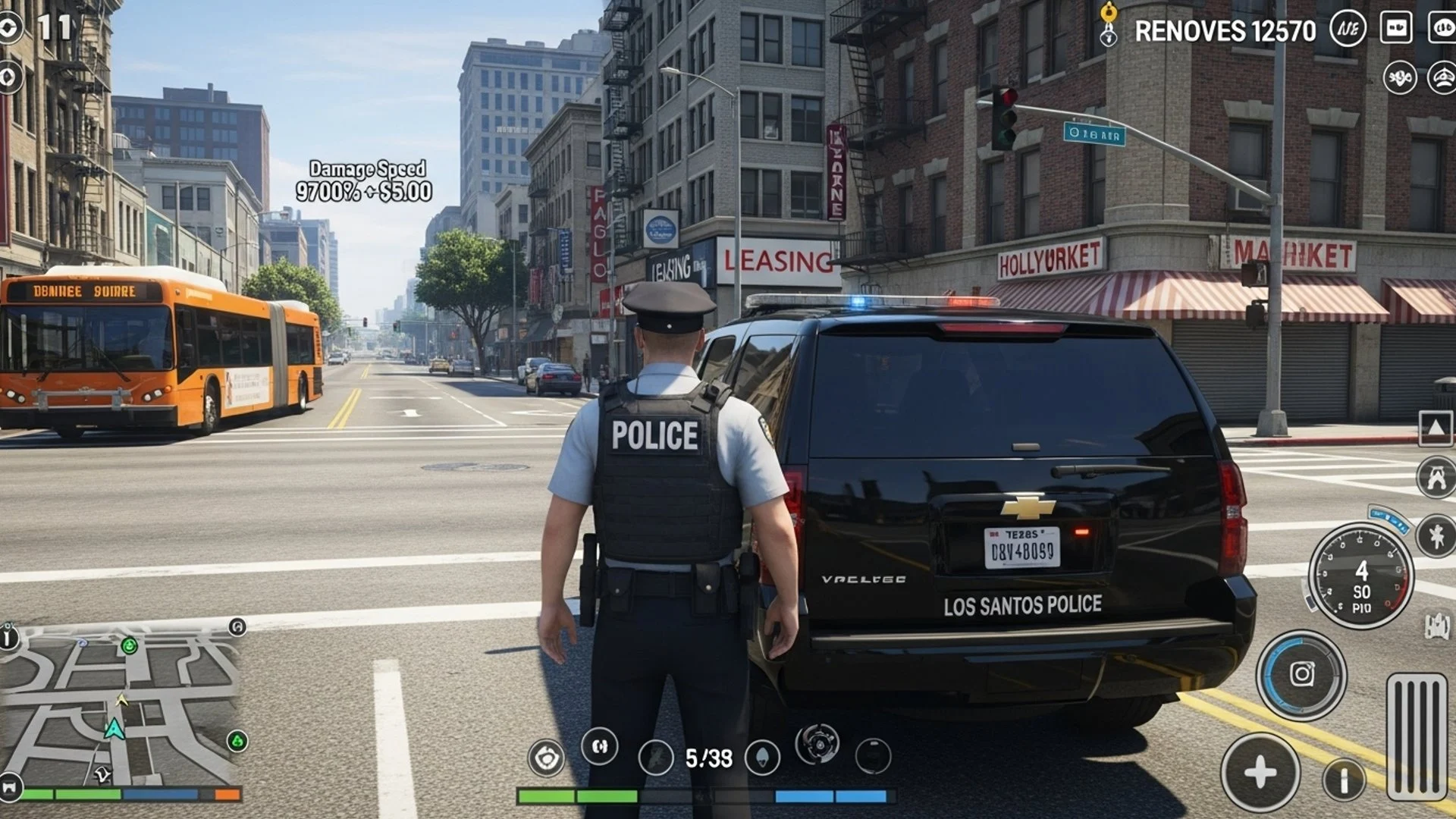This screenshot has height=819, width=1456.
Task: Tap the round button at minimap's bottom-left corner
Action: pos(9,784)
